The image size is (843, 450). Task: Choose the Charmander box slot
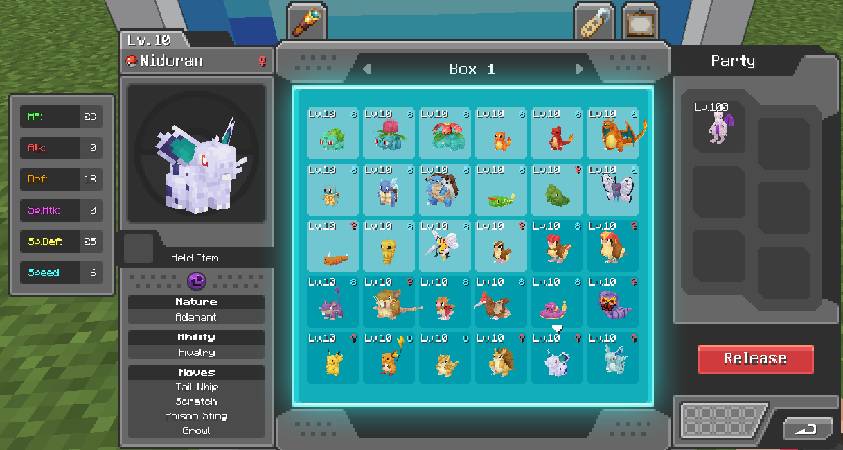point(501,134)
